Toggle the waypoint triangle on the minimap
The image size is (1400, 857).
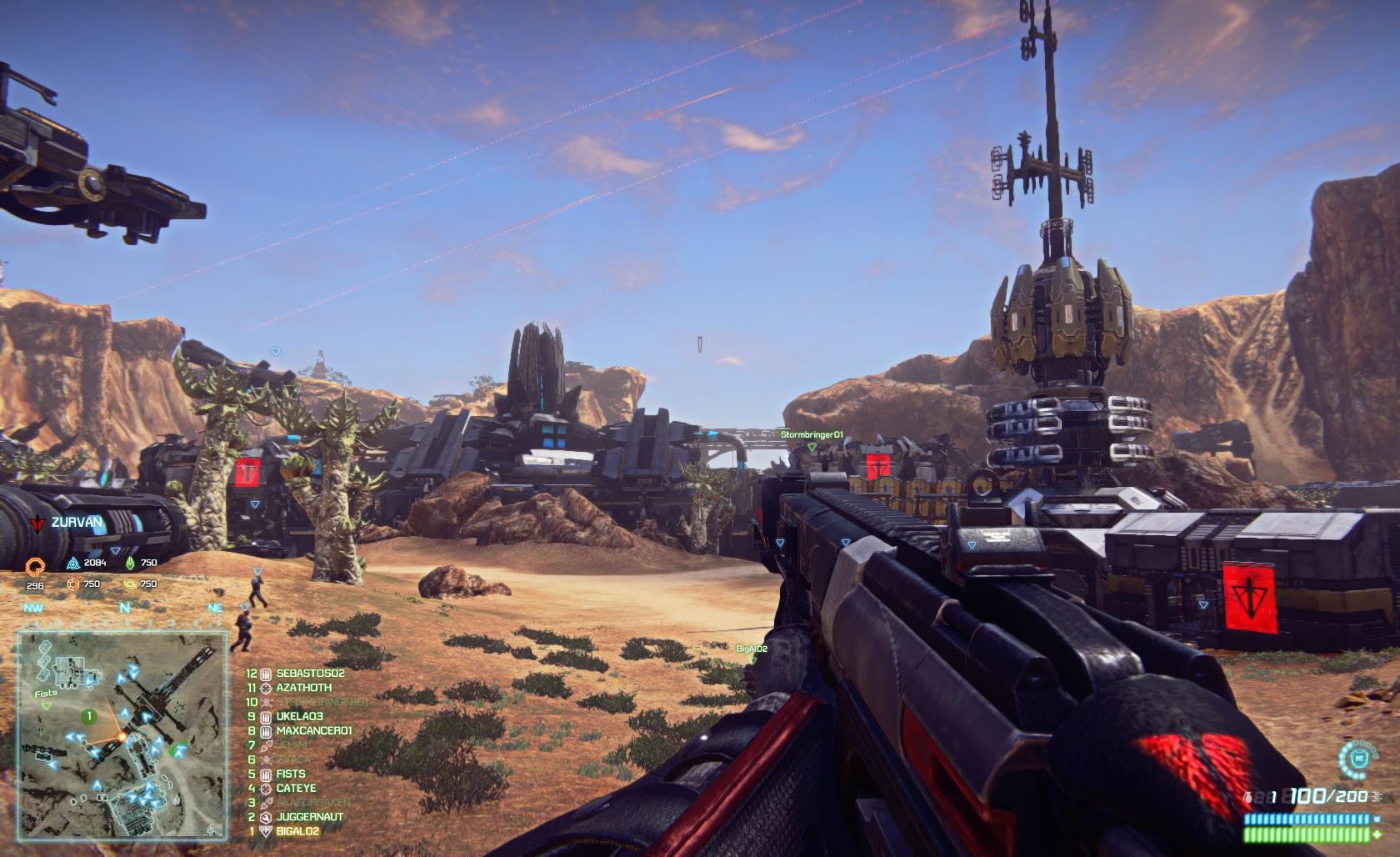(46, 706)
